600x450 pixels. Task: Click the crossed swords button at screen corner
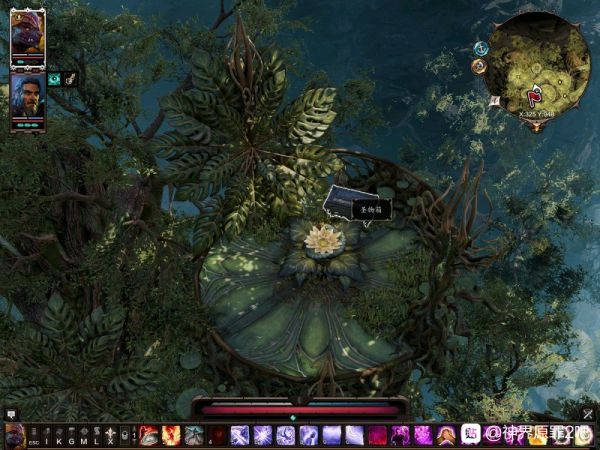pyautogui.click(x=588, y=413)
